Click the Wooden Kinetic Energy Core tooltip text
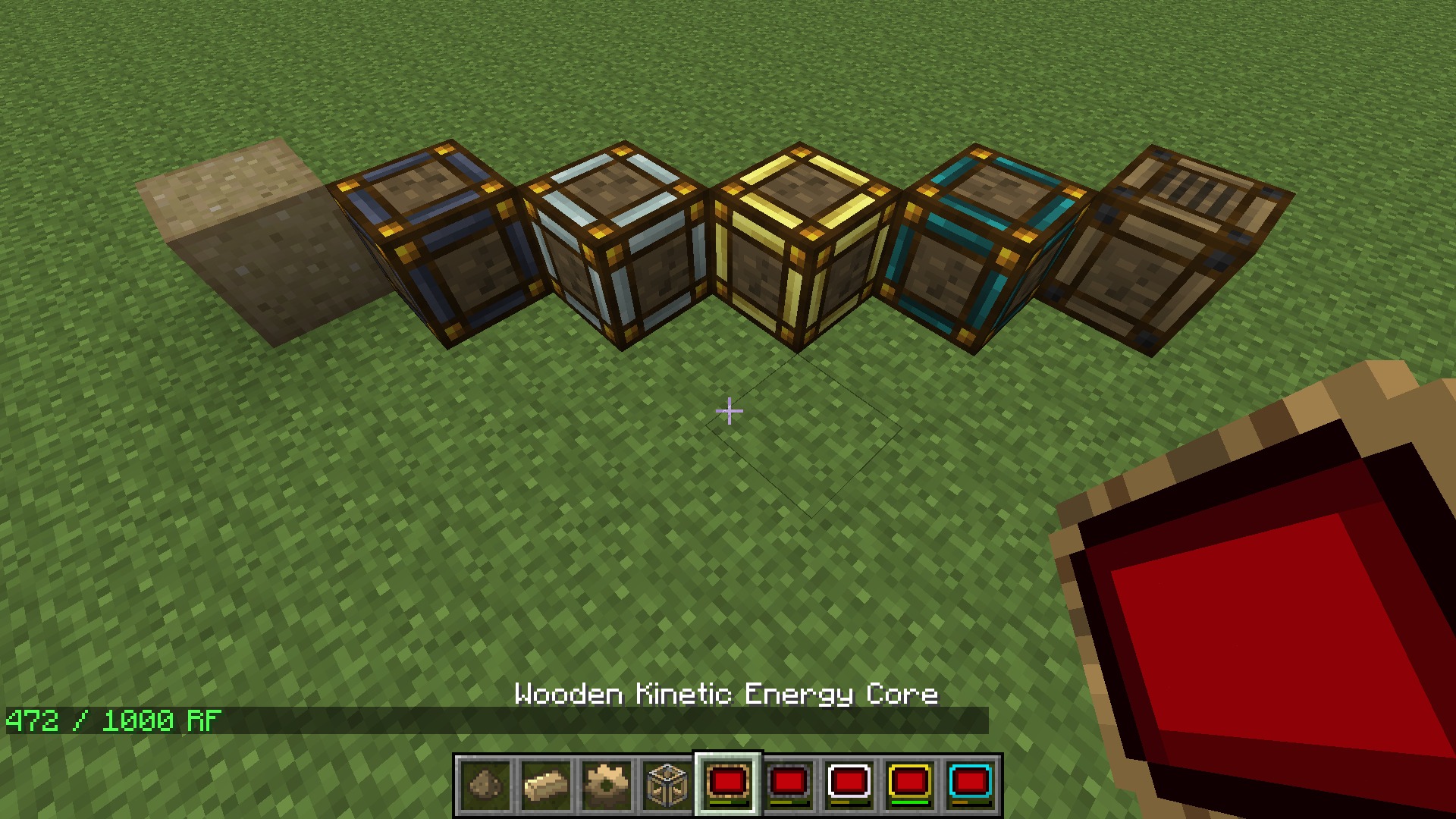This screenshot has width=1456, height=819. click(x=726, y=694)
